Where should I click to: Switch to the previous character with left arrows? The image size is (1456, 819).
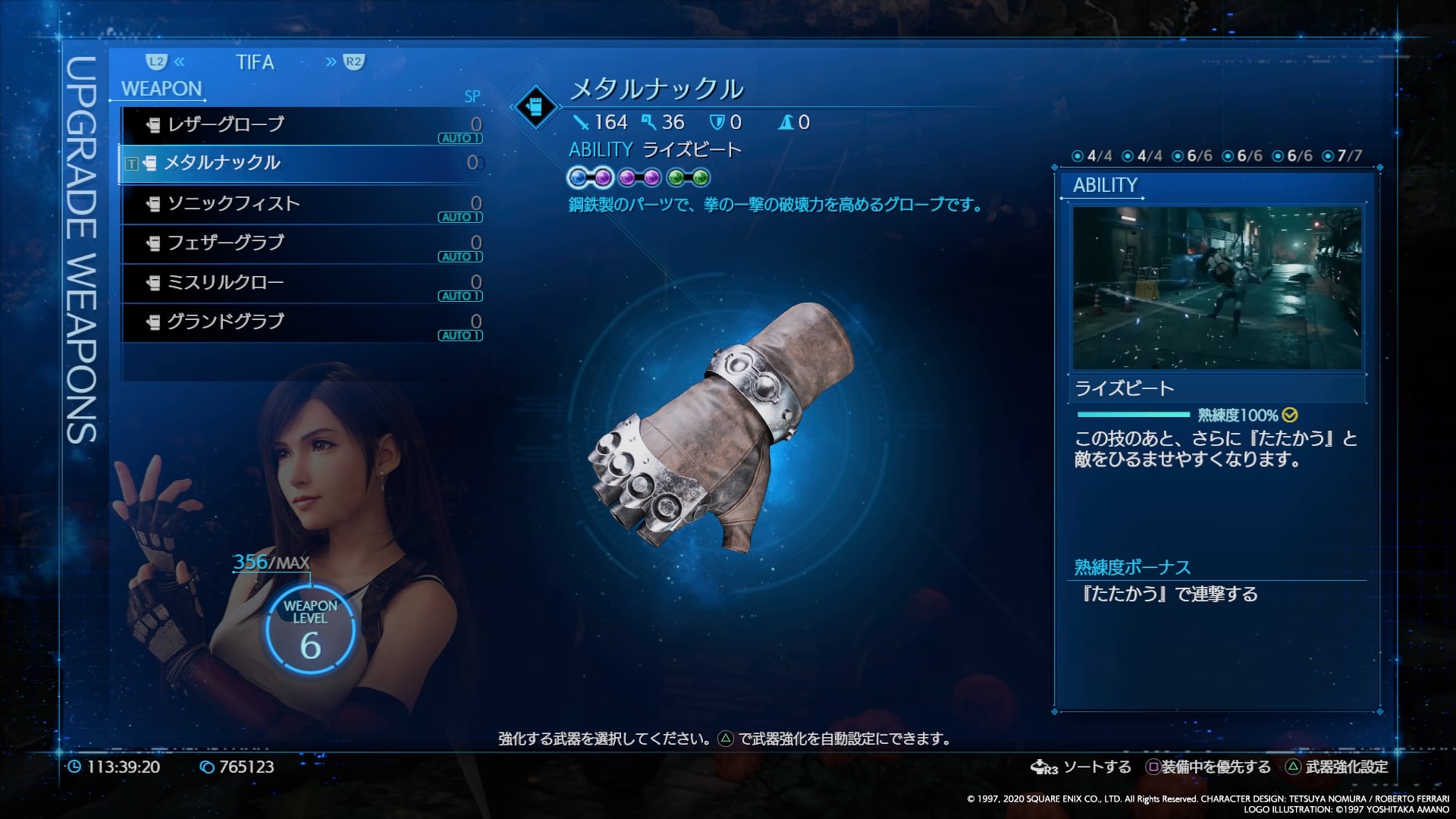point(166,62)
